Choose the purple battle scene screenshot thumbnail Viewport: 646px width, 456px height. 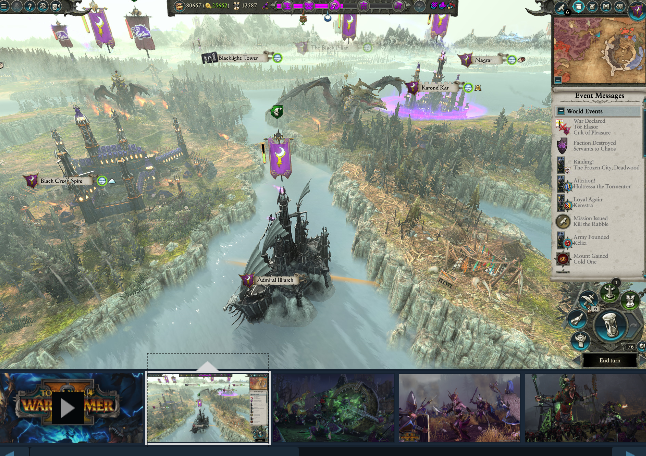tap(459, 408)
